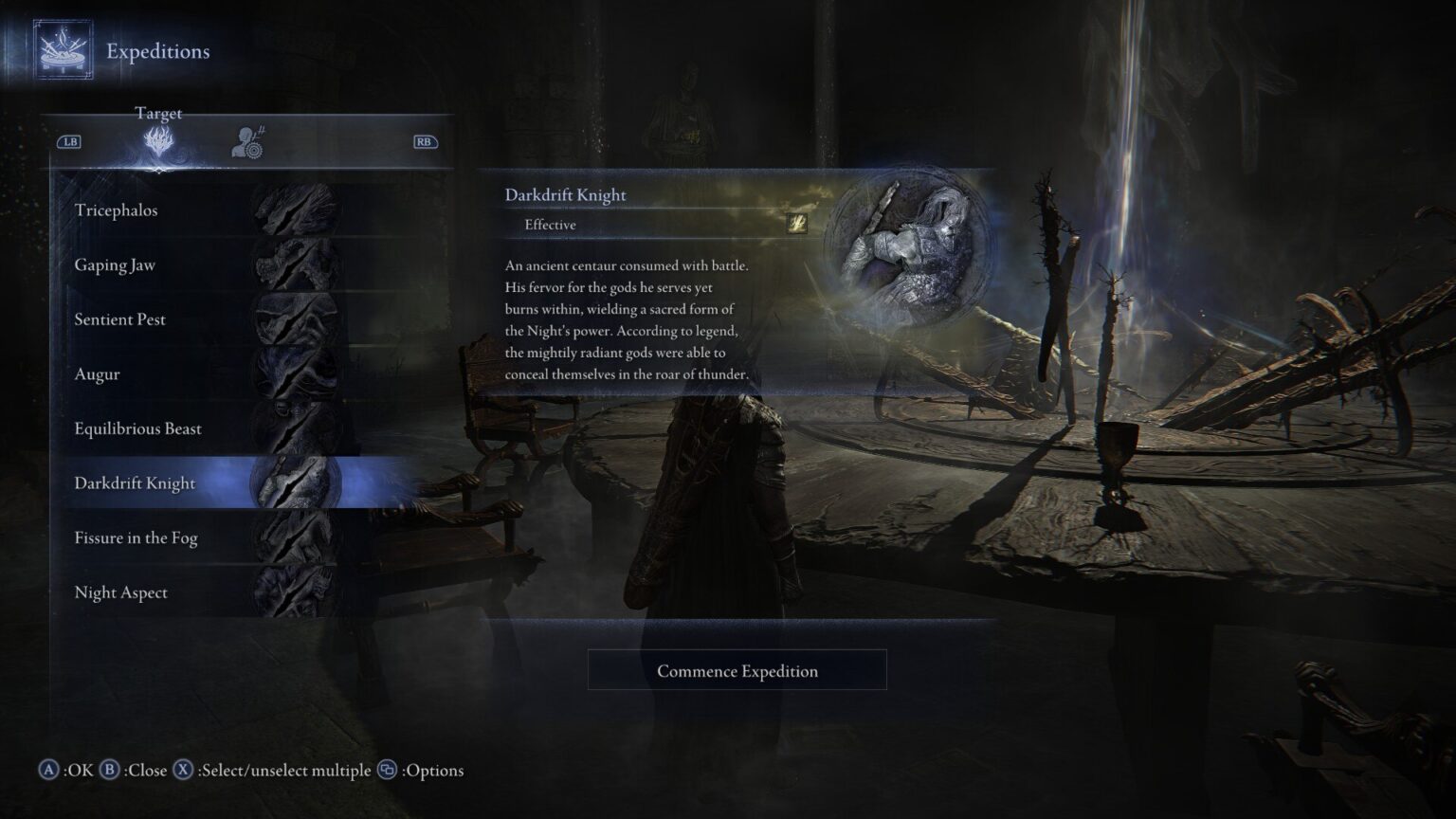The image size is (1456, 819).
Task: Click the flame icon on the Target tab
Action: click(x=157, y=138)
